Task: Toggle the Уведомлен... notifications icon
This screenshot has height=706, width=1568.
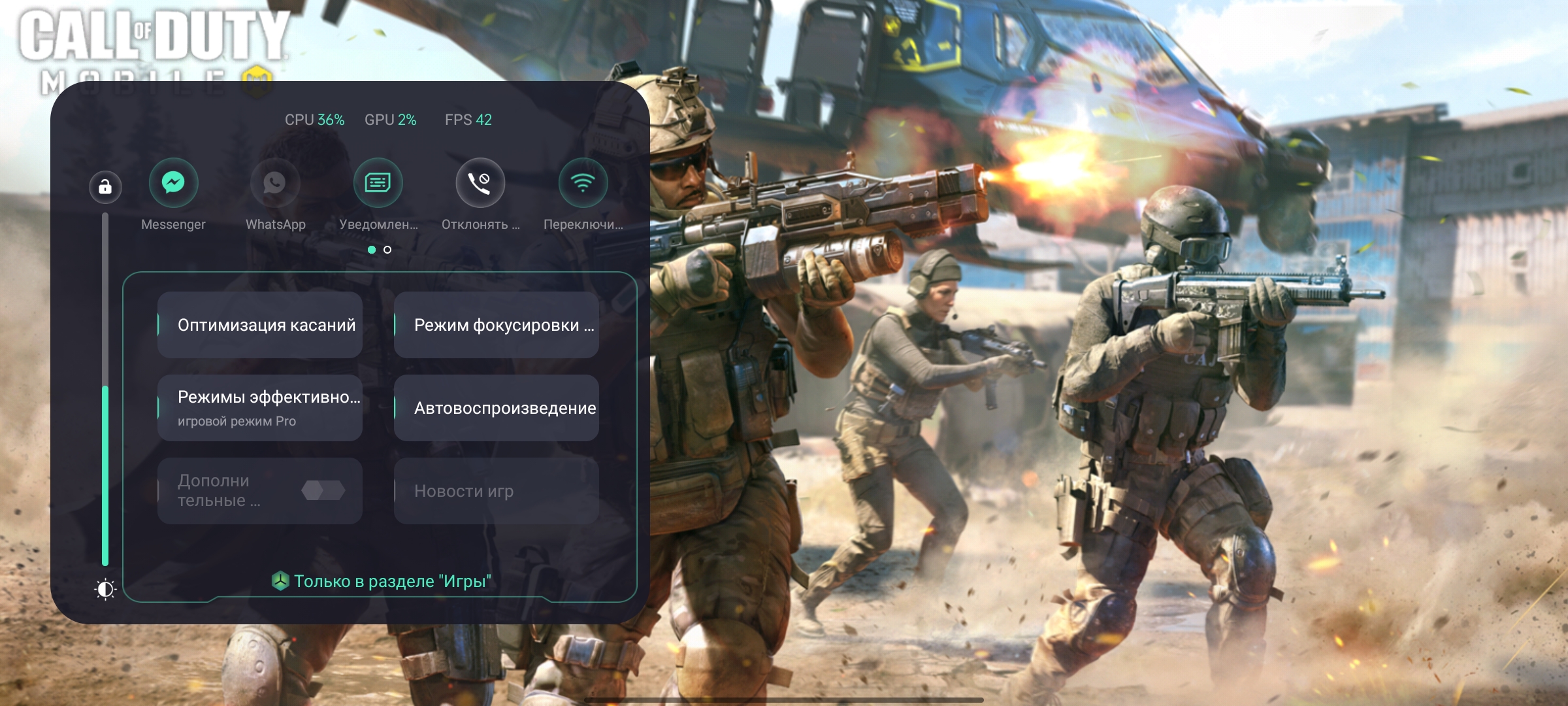Action: [378, 182]
